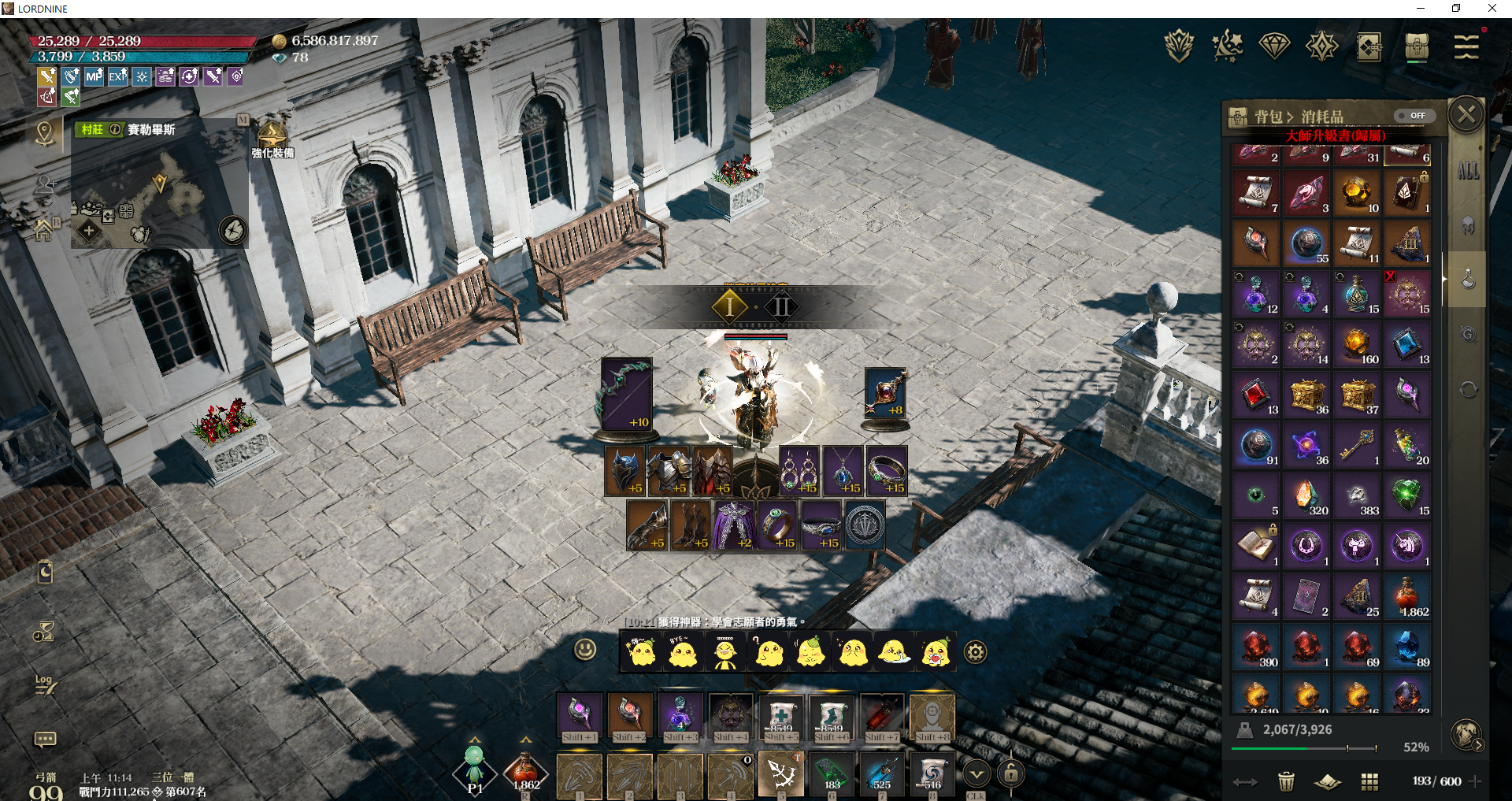Image resolution: width=1512 pixels, height=801 pixels.
Task: Switch to the potion consumables tab
Action: click(1468, 280)
